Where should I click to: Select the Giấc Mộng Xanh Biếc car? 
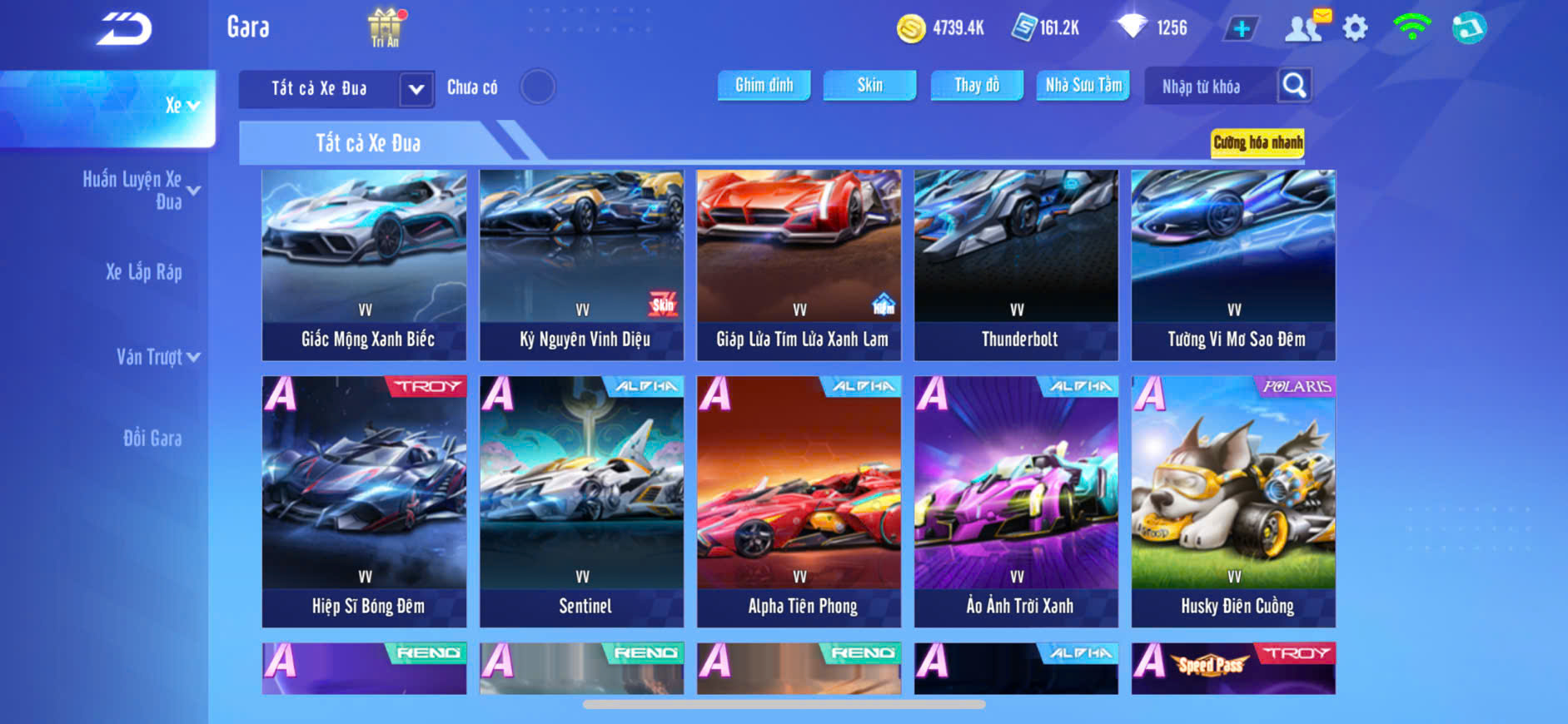pos(365,265)
